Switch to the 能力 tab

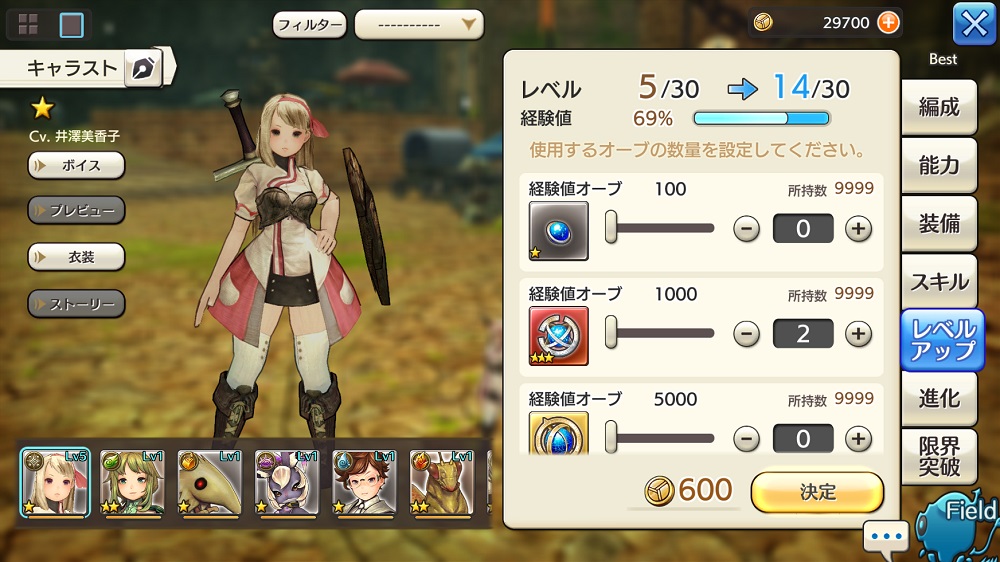tap(939, 165)
